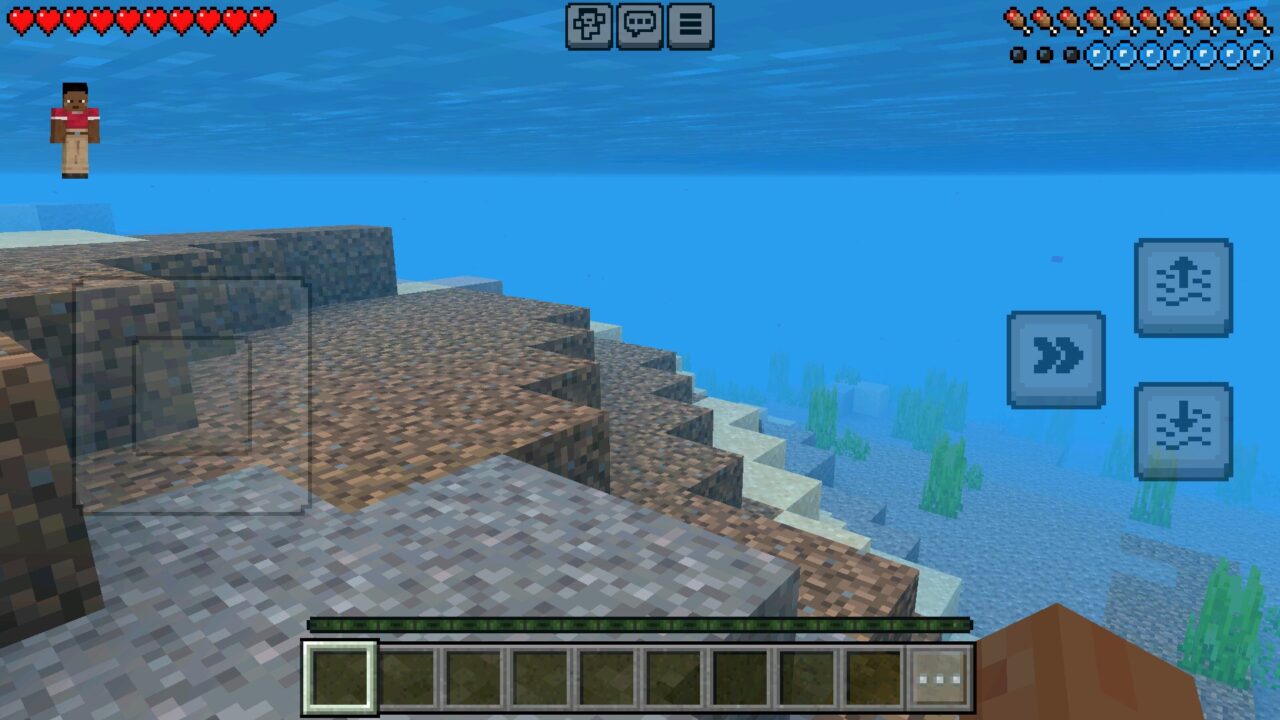This screenshot has width=1280, height=720.
Task: Select the first hotbar slot
Action: tap(340, 675)
